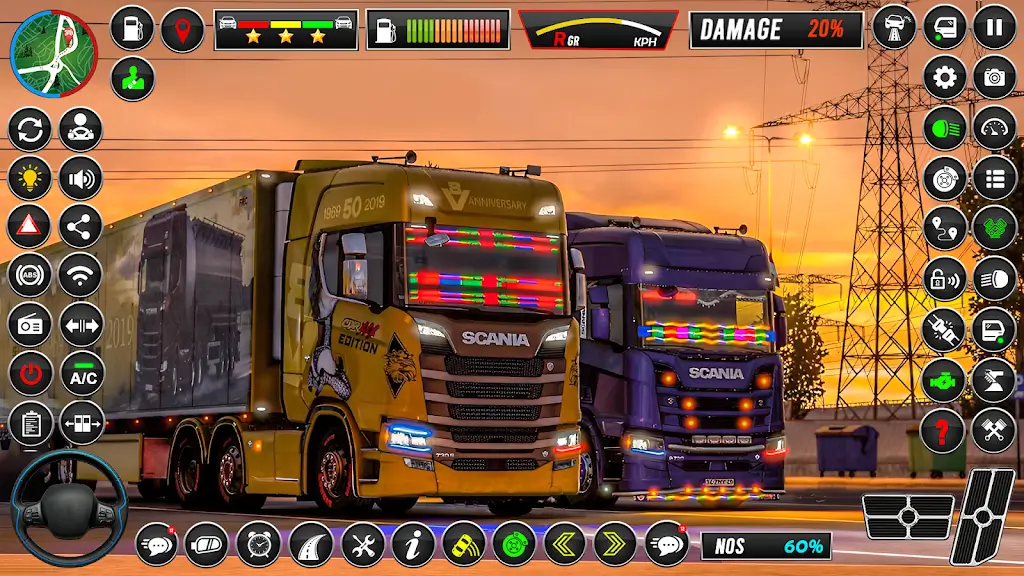Viewport: 1024px width, 576px height.
Task: Hit the red power button
Action: [x=30, y=374]
